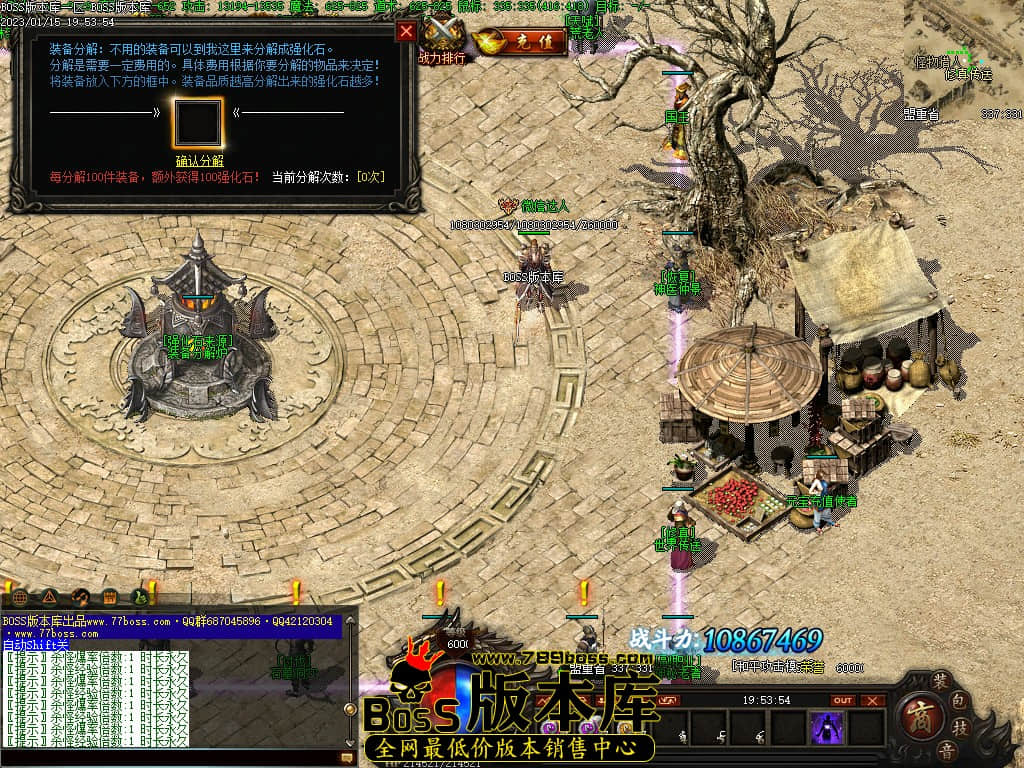Click the chat text input bar
Image resolution: width=1024 pixels, height=768 pixels.
pyautogui.click(x=170, y=759)
